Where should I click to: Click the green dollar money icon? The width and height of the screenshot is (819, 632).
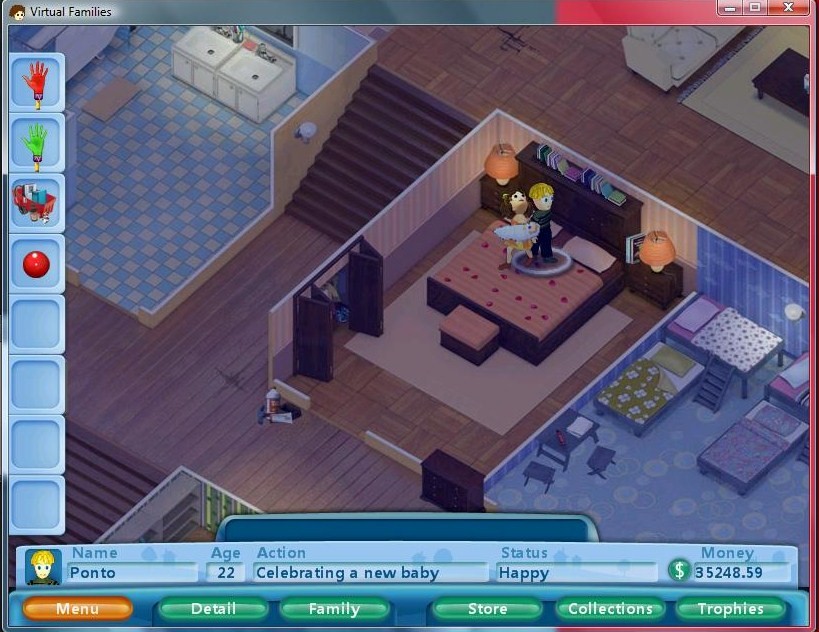pyautogui.click(x=680, y=571)
